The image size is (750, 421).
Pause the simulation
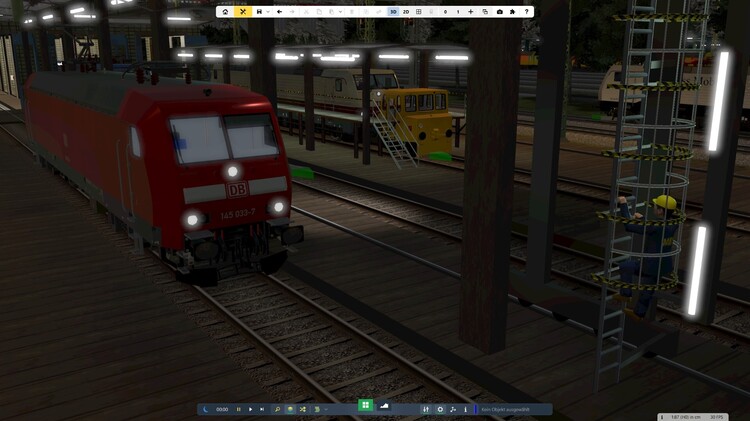[238, 409]
